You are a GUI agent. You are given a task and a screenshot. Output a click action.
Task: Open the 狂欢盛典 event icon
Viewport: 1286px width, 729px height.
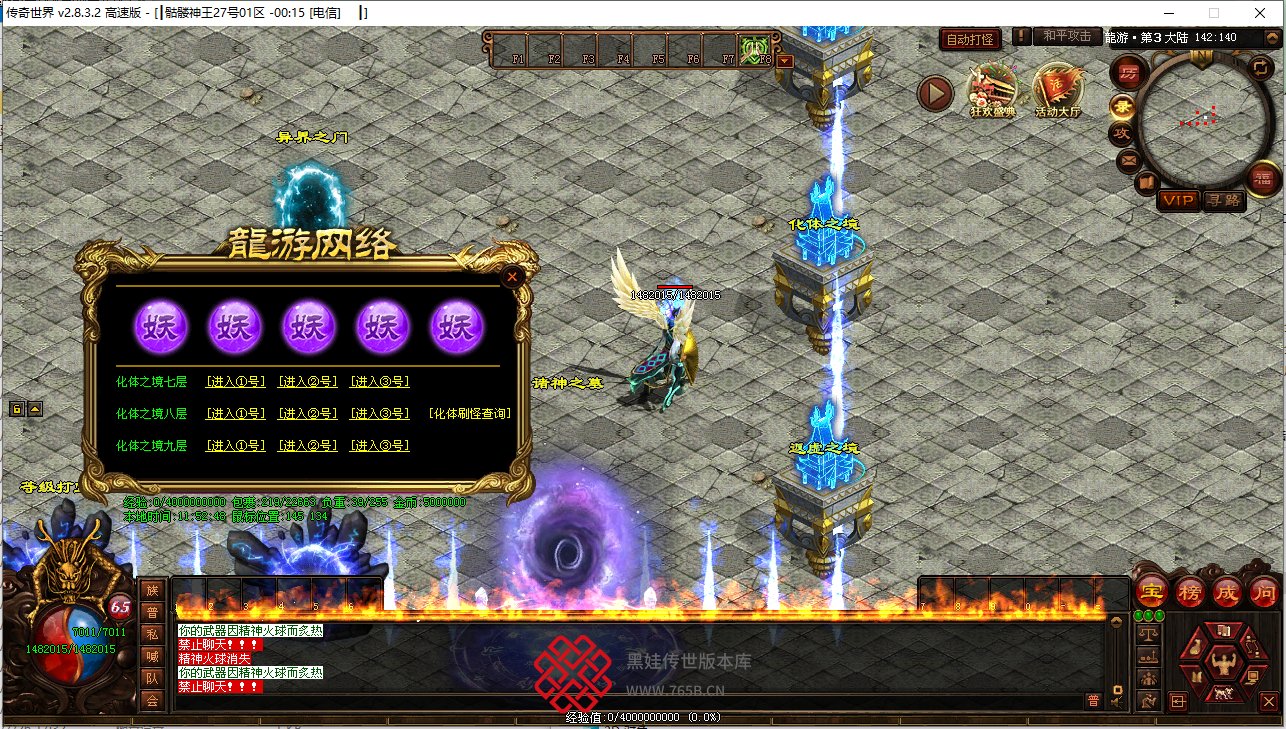tap(993, 92)
